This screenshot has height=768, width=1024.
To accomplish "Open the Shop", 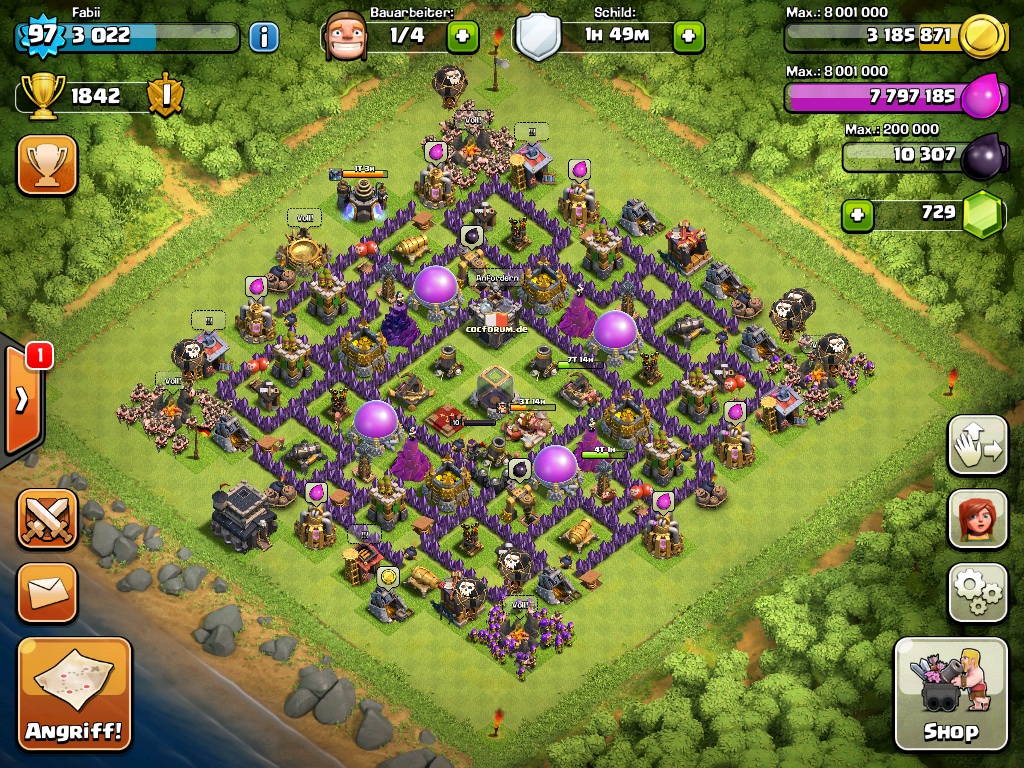I will coord(950,693).
